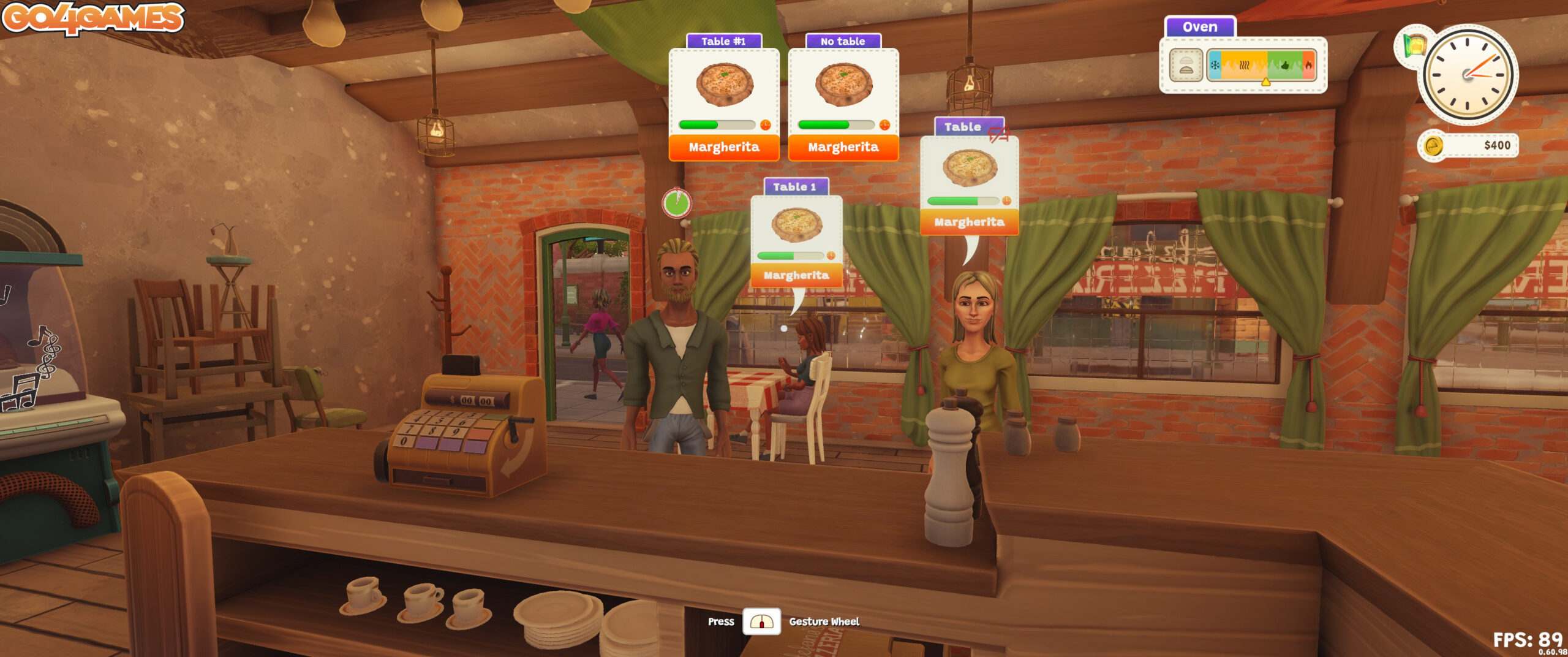Open the Table 1 order speech bubble
1568x657 pixels.
796,239
